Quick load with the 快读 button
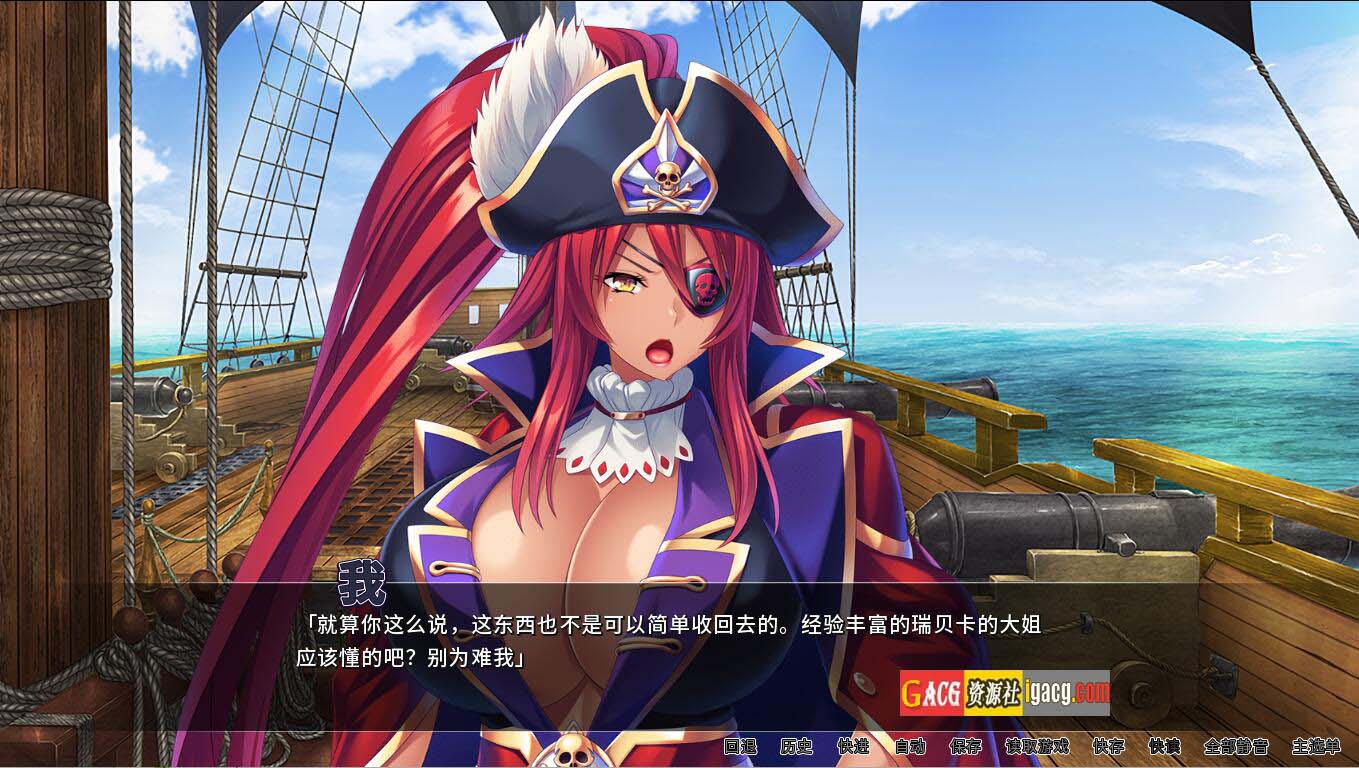 (x=1165, y=746)
